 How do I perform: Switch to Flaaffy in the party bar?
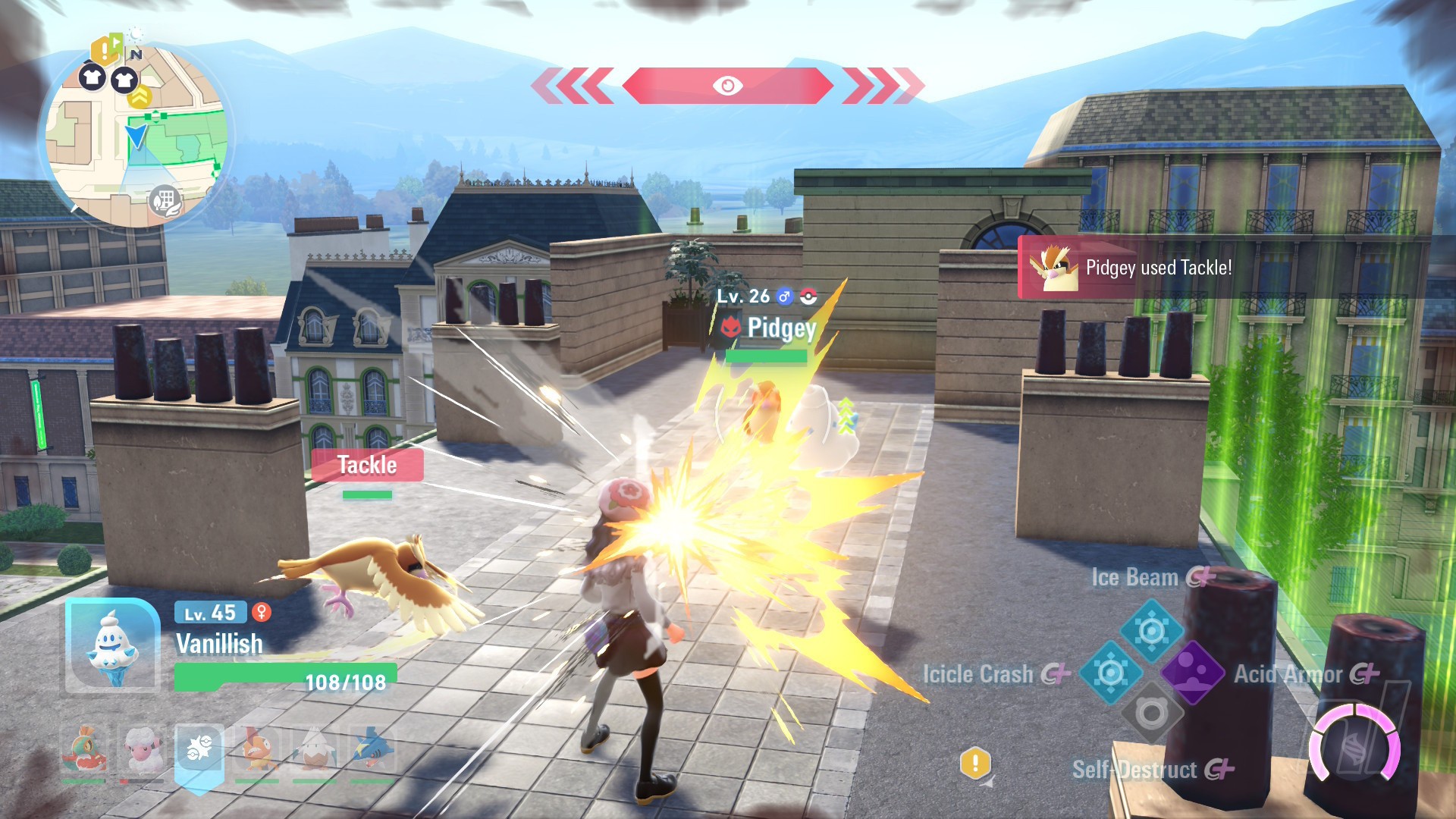click(142, 749)
